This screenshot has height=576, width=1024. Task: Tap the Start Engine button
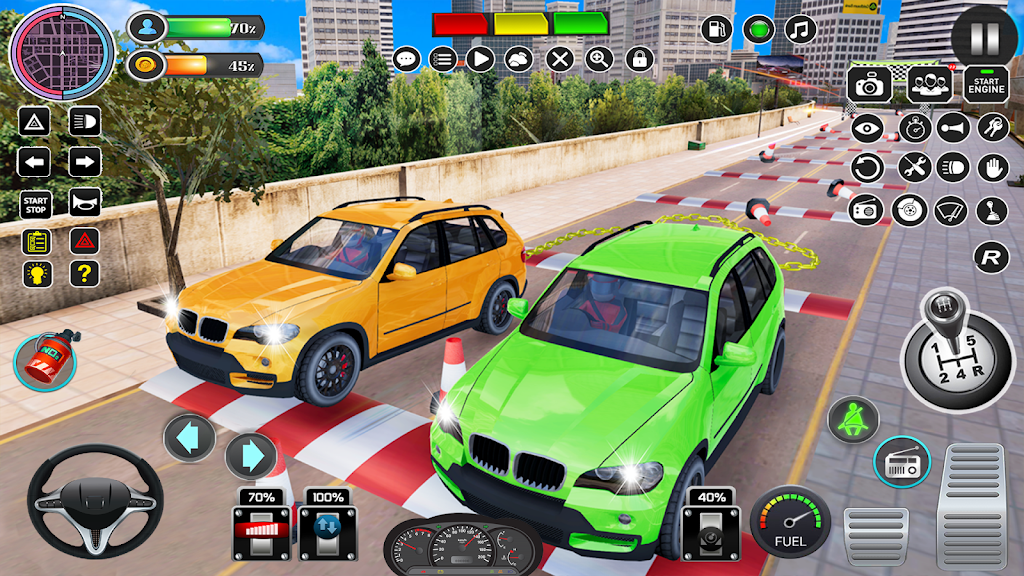click(986, 84)
